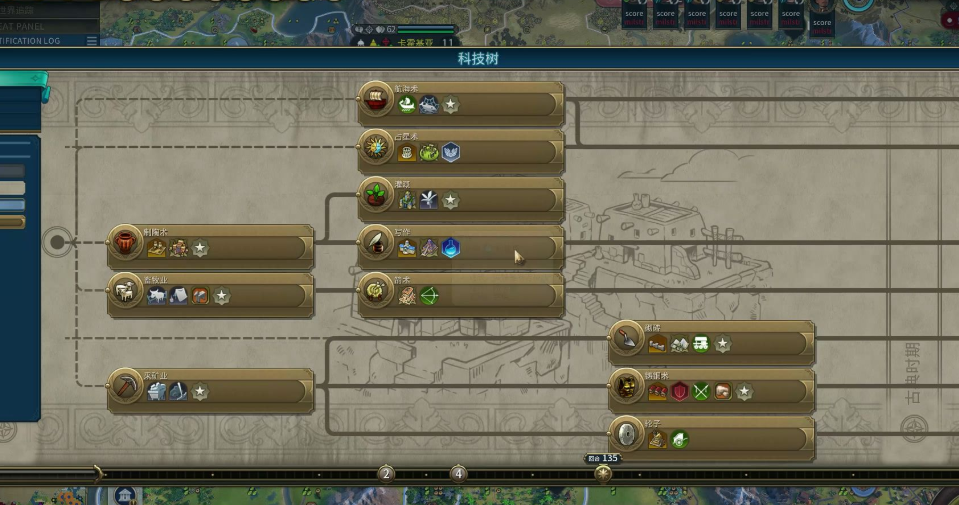Image resolution: width=959 pixels, height=505 pixels.
Task: Click the blue science flask in Writing
Action: (x=451, y=248)
